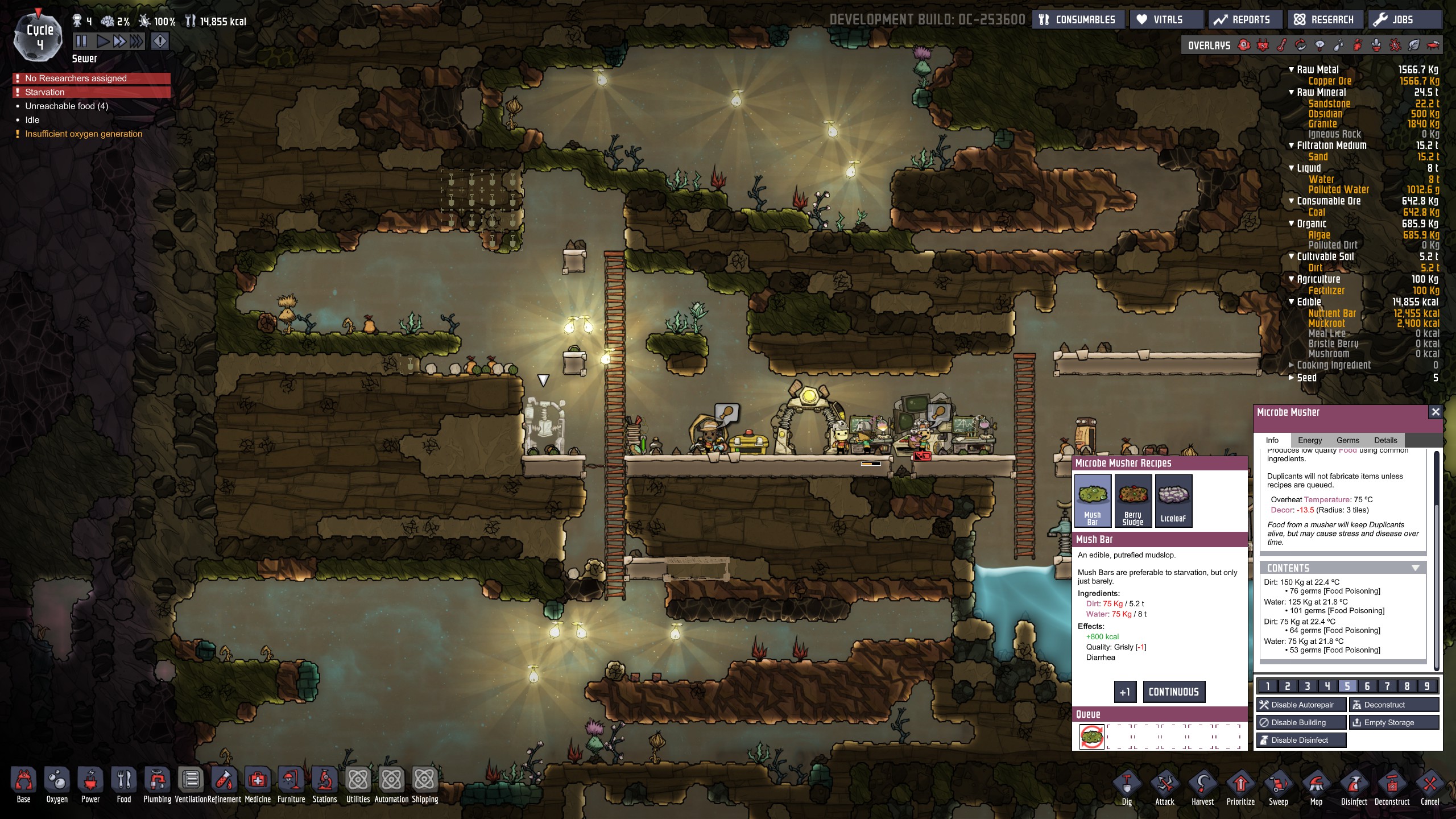Select the Berry Sludge recipe
Viewport: 1456px width, 819px height.
click(1132, 500)
